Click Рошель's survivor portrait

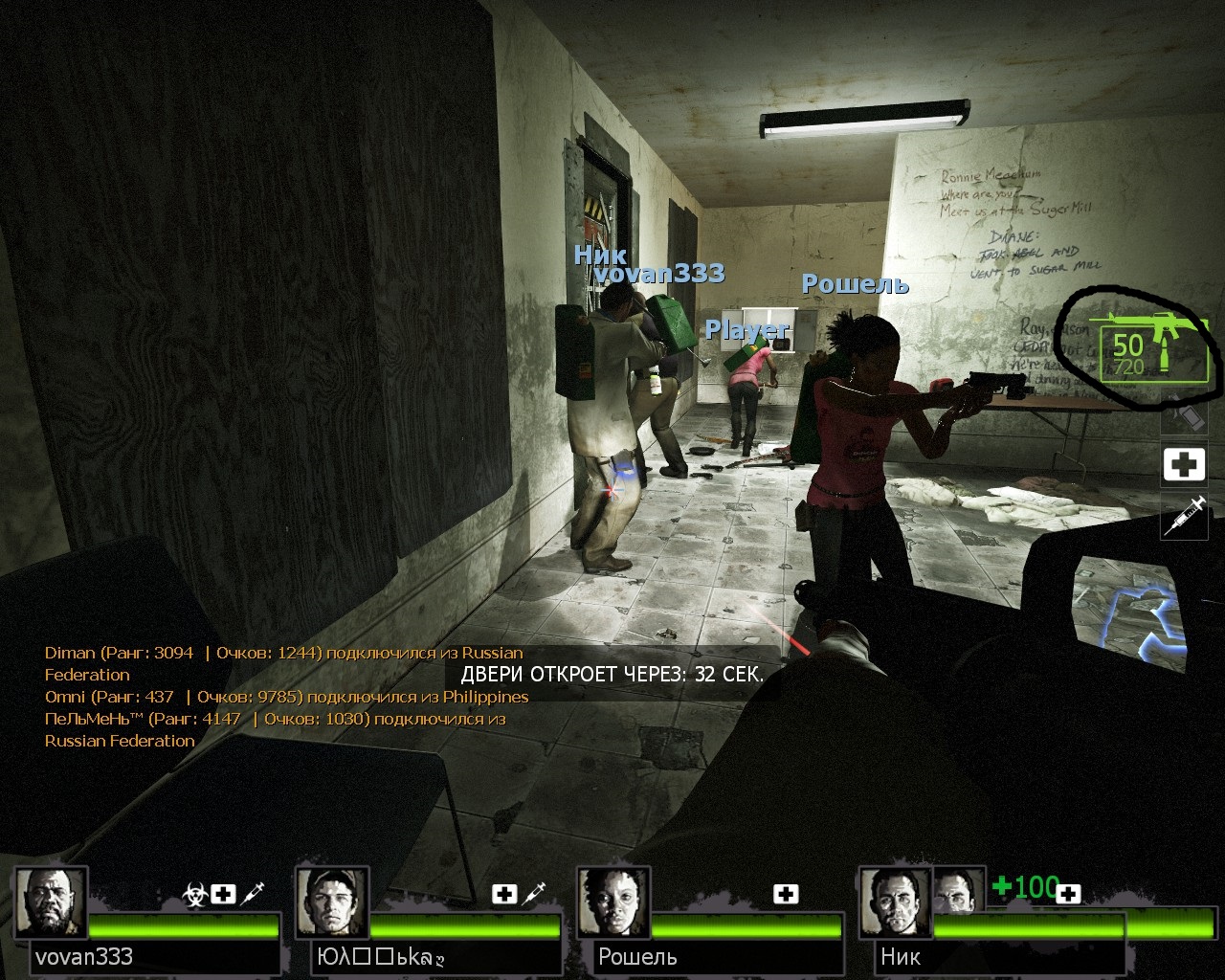pos(613,904)
